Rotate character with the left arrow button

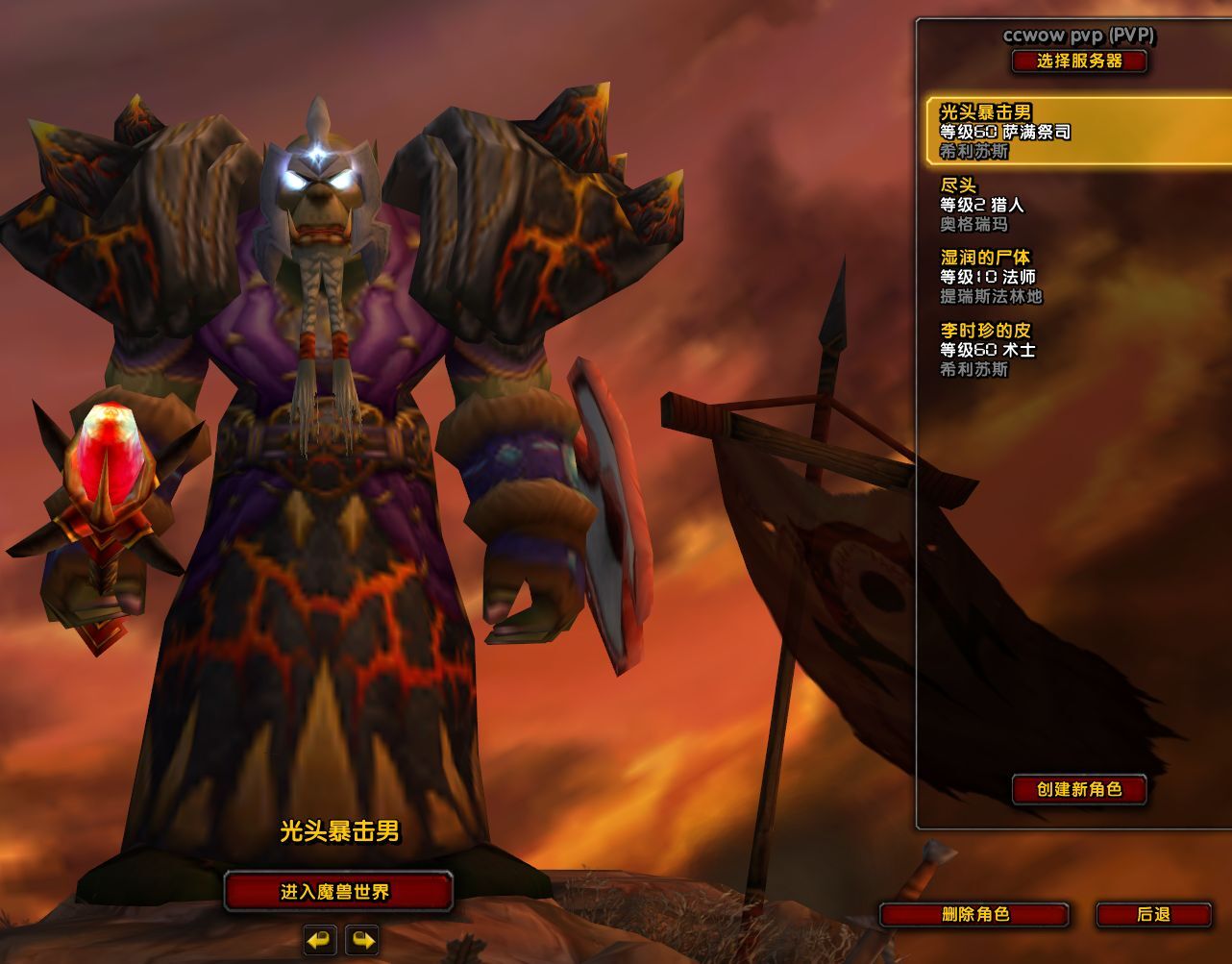(x=320, y=939)
